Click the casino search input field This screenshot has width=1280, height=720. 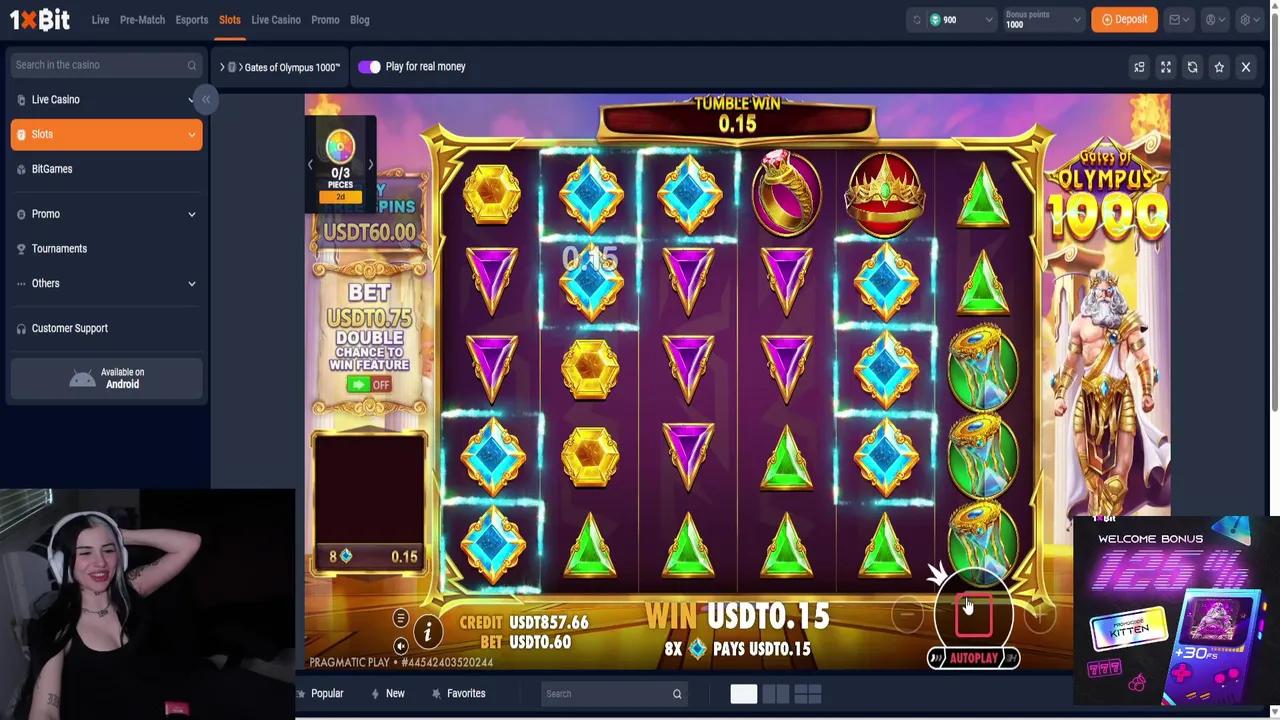pos(100,64)
